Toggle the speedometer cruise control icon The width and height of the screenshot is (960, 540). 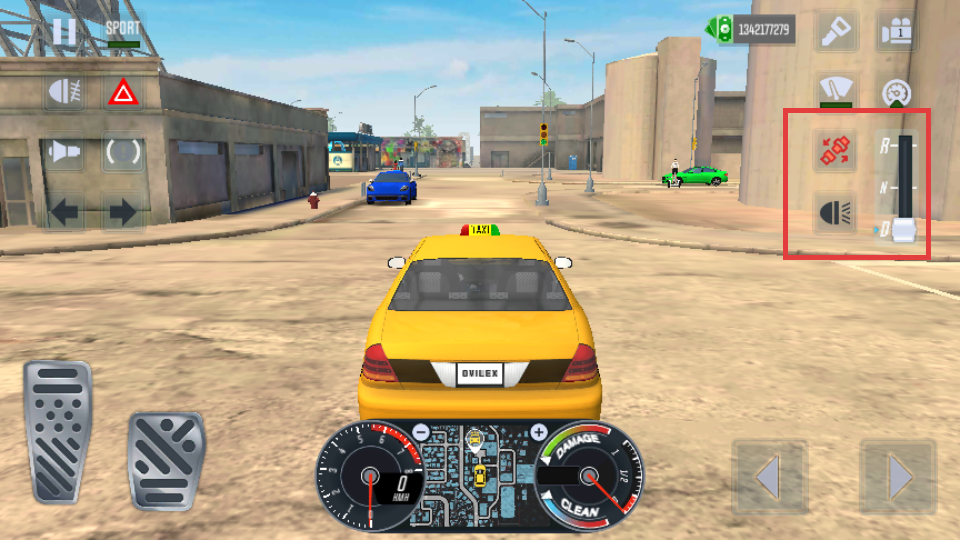tap(897, 93)
